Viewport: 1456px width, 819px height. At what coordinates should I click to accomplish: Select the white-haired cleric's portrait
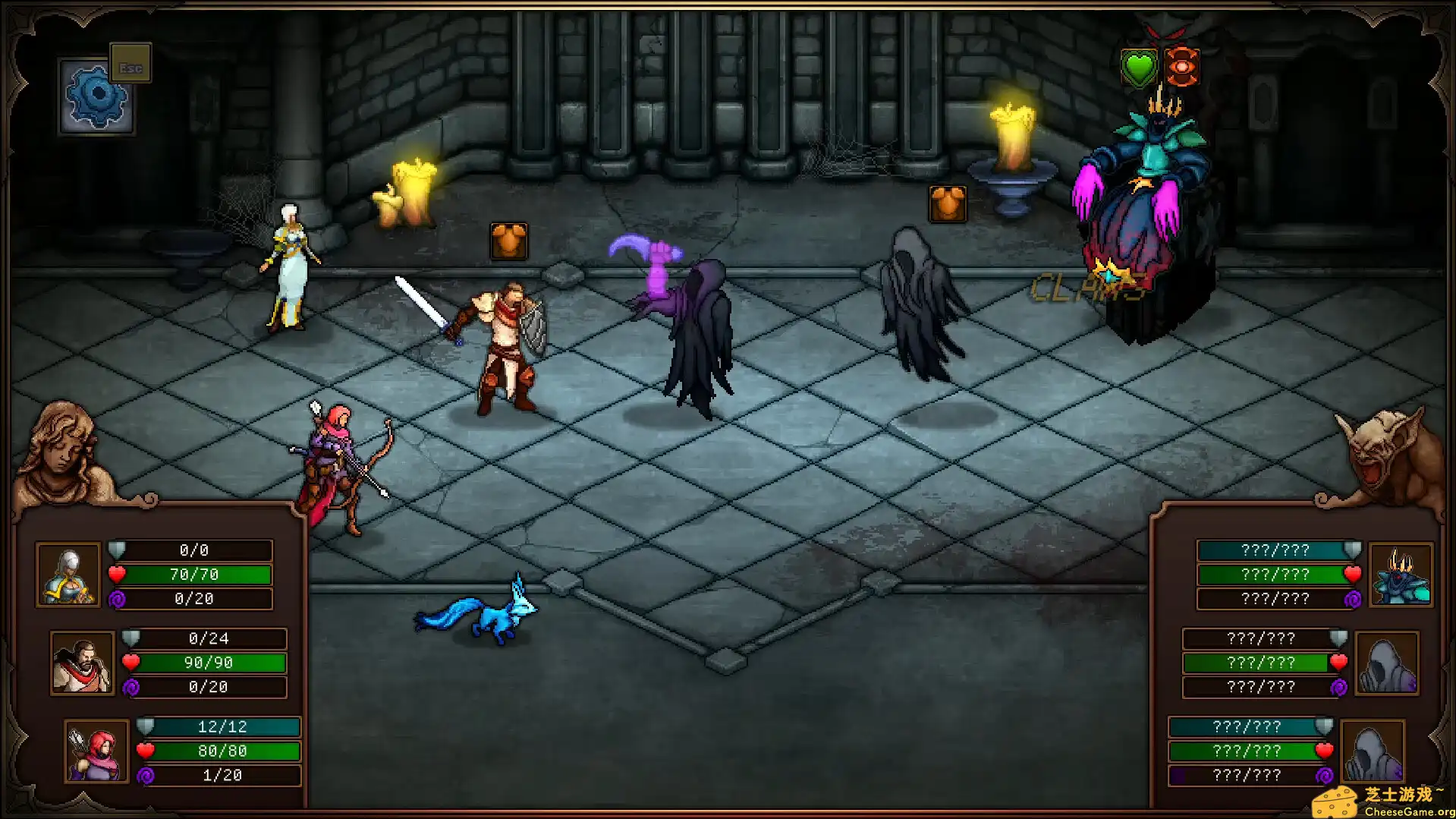tap(68, 575)
